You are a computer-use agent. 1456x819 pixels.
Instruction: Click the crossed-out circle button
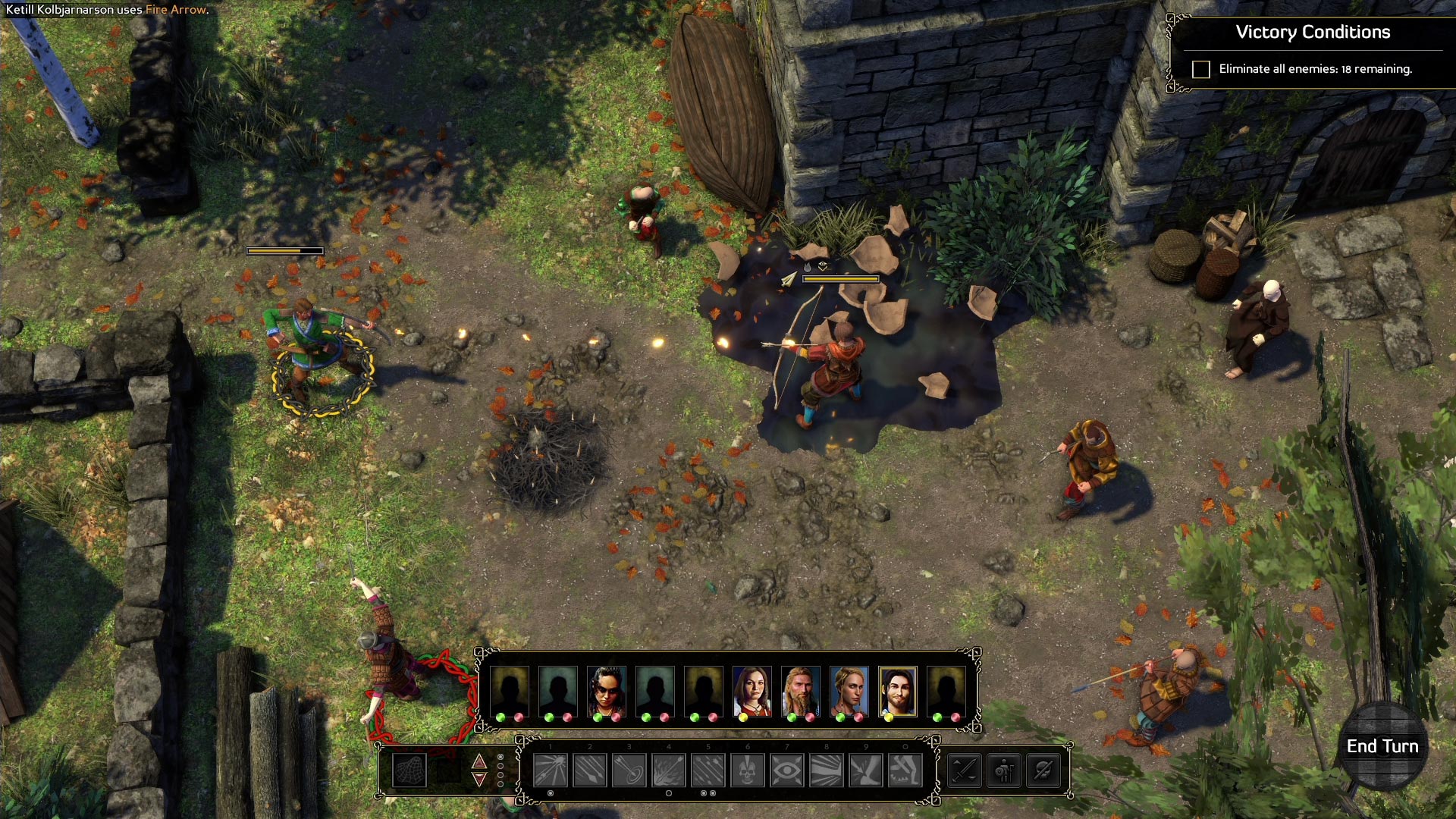pyautogui.click(x=1043, y=771)
